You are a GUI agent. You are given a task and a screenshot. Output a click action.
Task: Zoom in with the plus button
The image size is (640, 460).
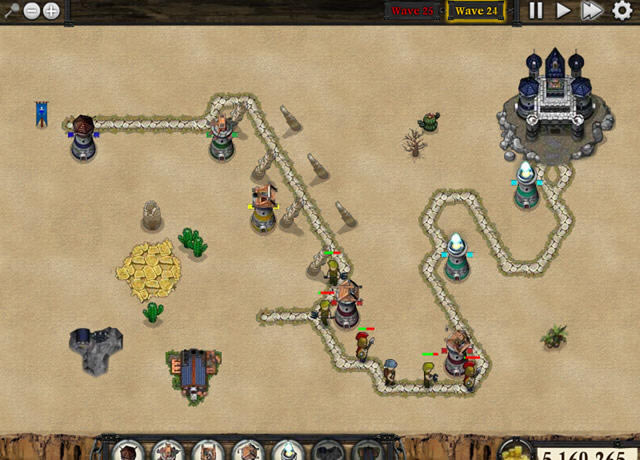[x=50, y=11]
